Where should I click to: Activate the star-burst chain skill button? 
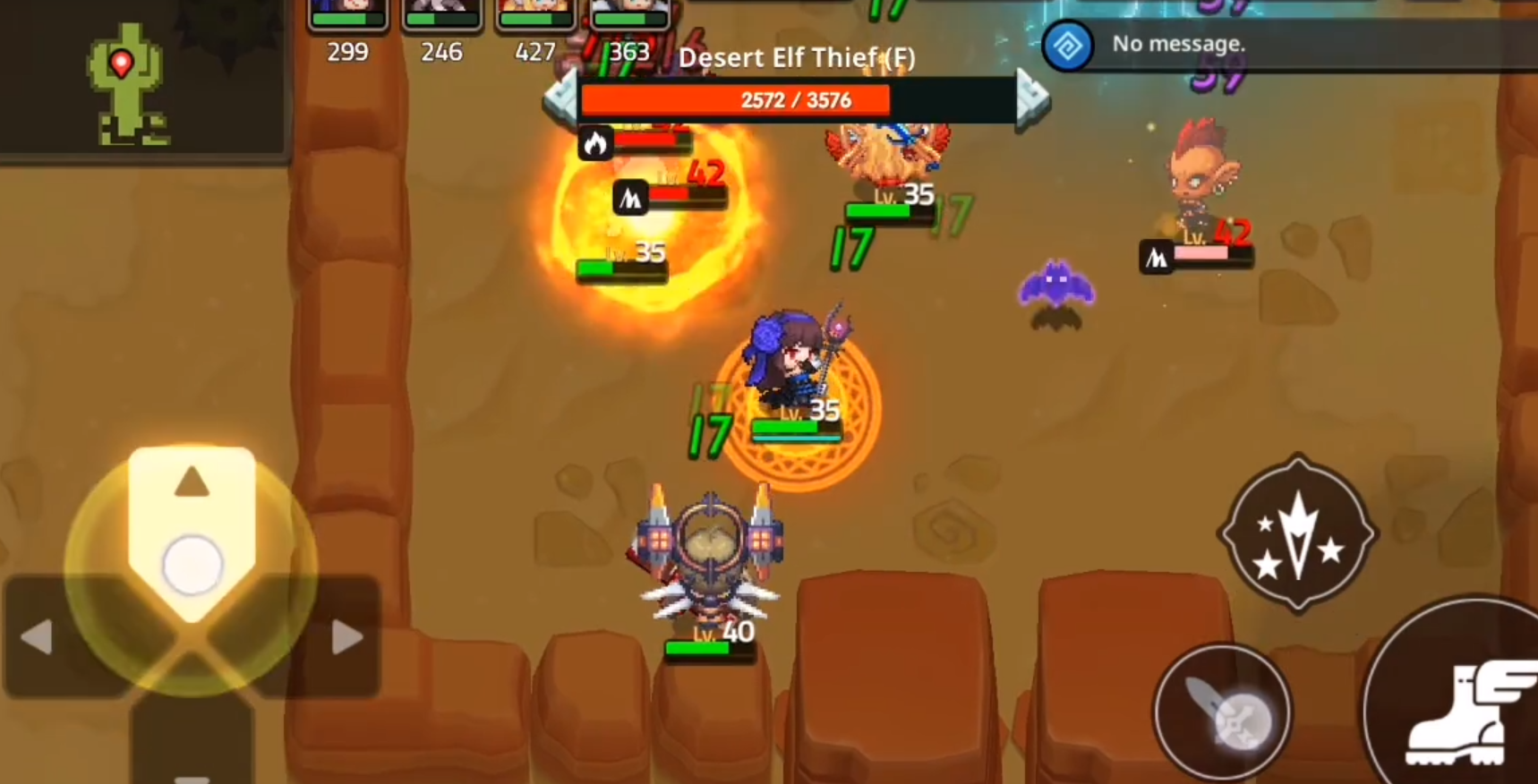[x=1297, y=534]
